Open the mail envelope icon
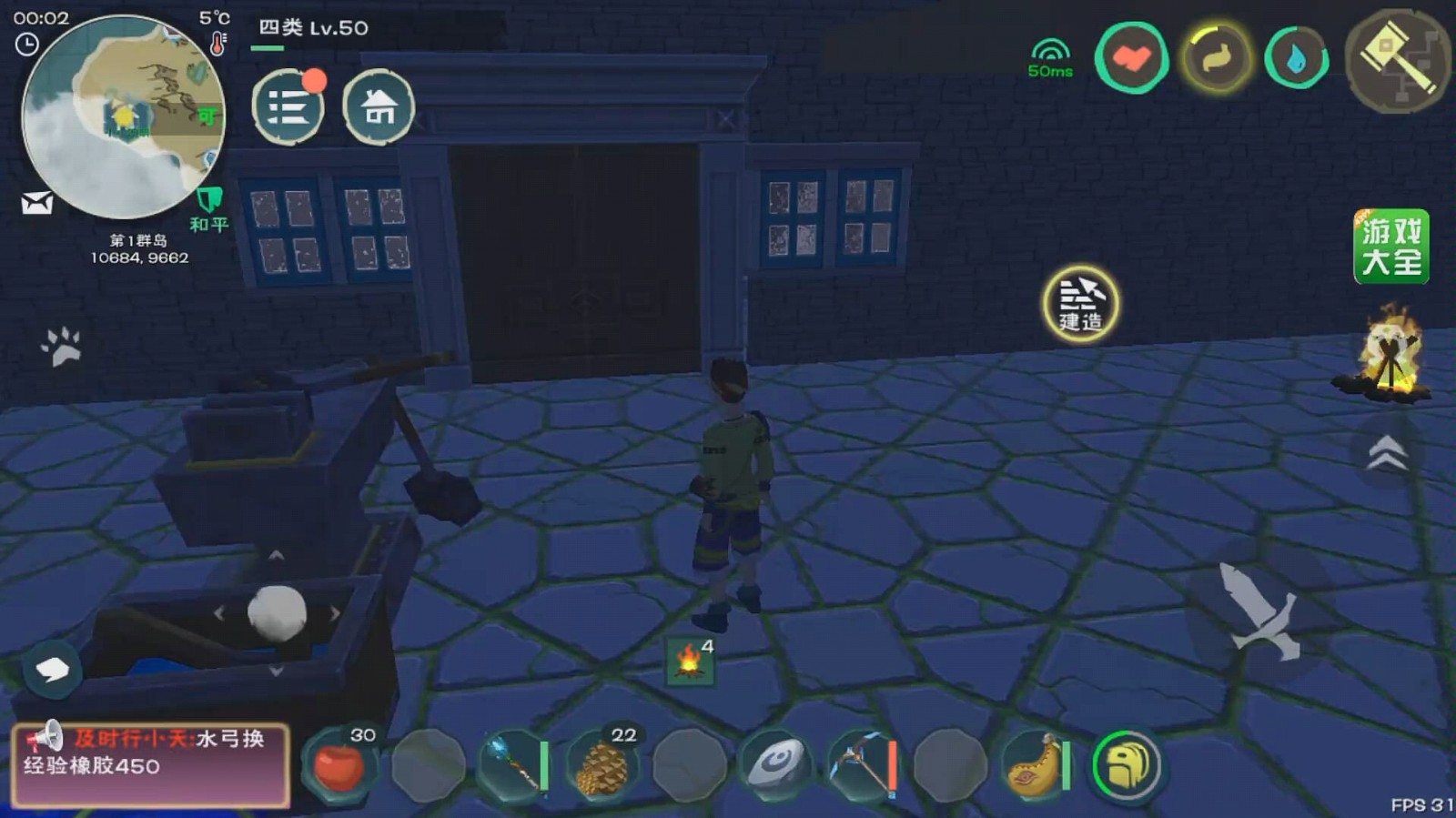 37,203
